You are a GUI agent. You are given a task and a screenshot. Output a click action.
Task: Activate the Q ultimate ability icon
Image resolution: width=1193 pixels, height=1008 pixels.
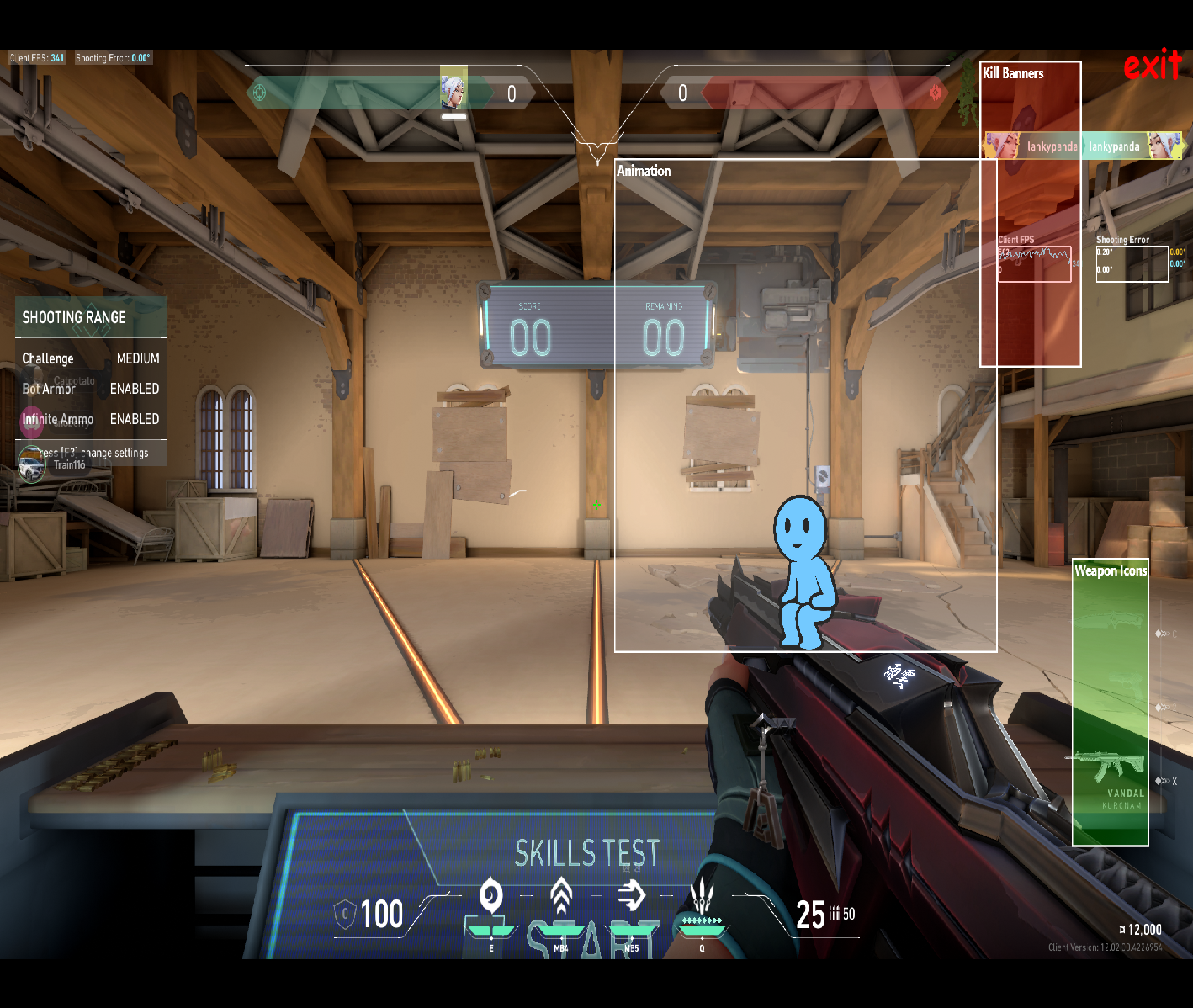pos(701,892)
